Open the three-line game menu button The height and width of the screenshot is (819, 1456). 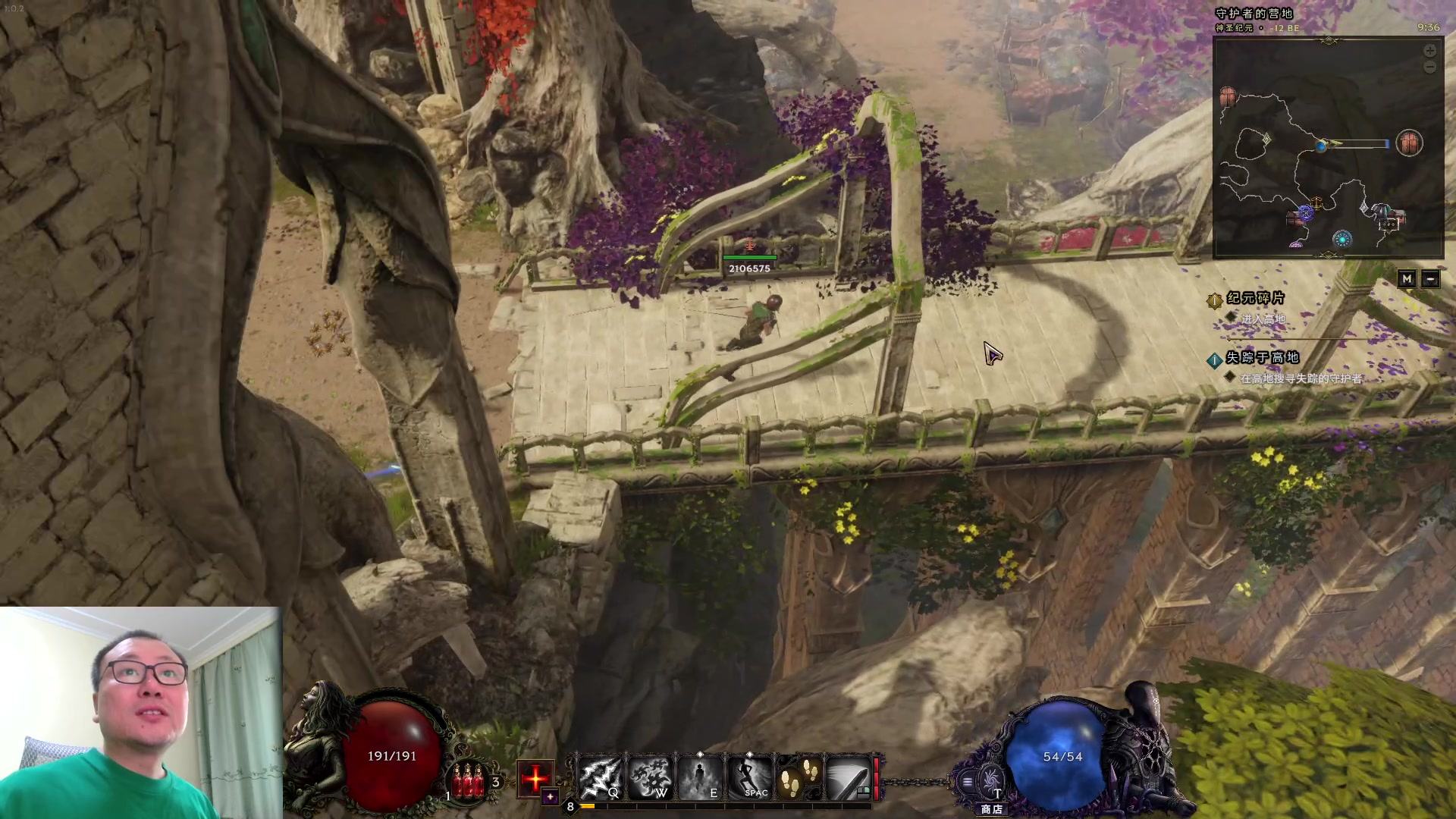point(967,782)
